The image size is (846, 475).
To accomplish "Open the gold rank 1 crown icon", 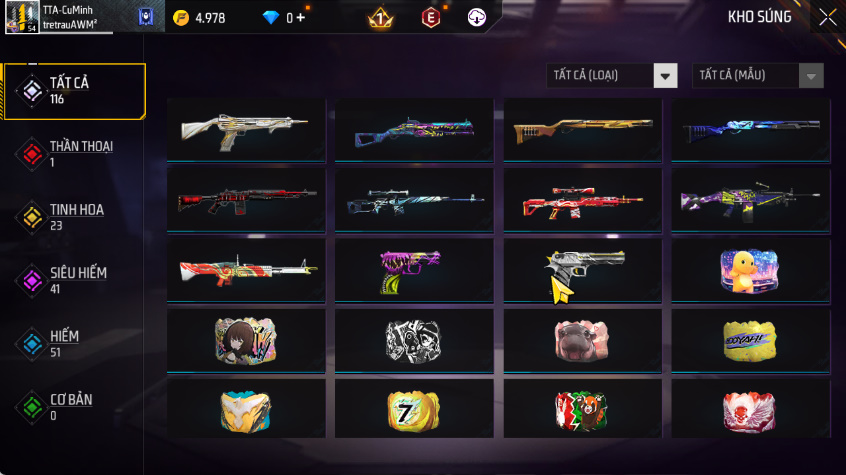I will coord(381,18).
